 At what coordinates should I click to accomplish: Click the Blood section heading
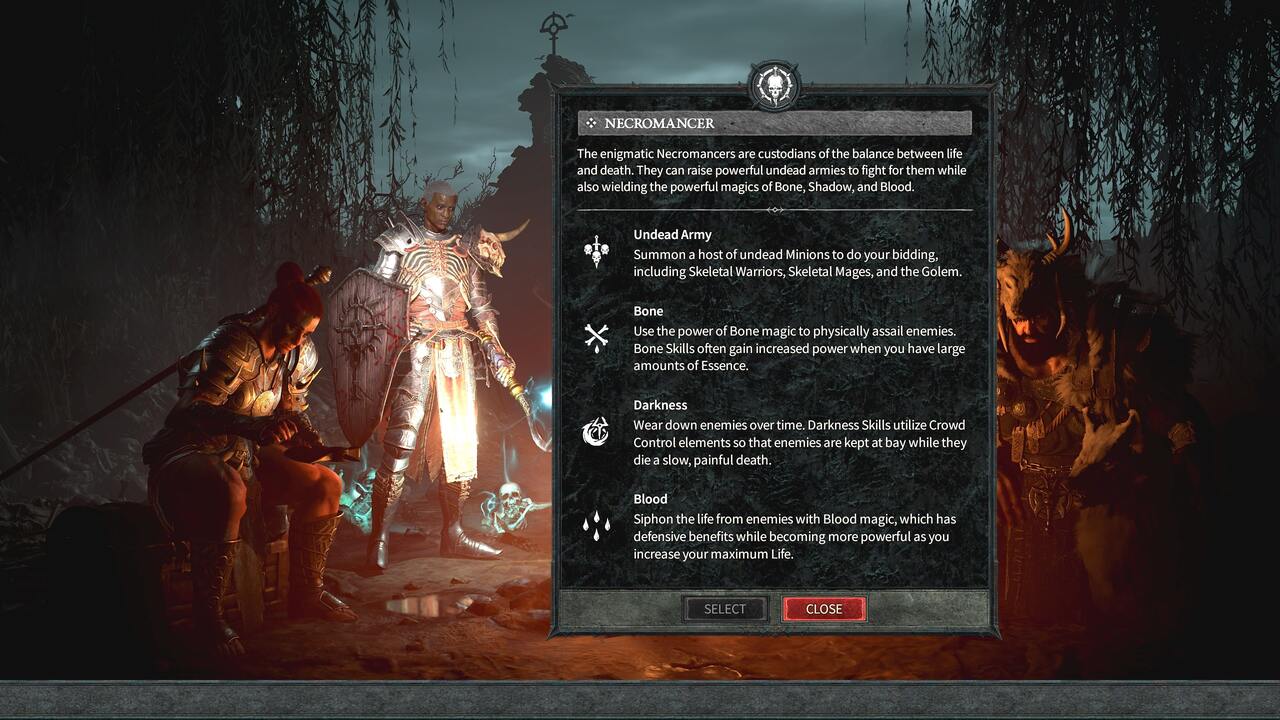click(x=650, y=499)
